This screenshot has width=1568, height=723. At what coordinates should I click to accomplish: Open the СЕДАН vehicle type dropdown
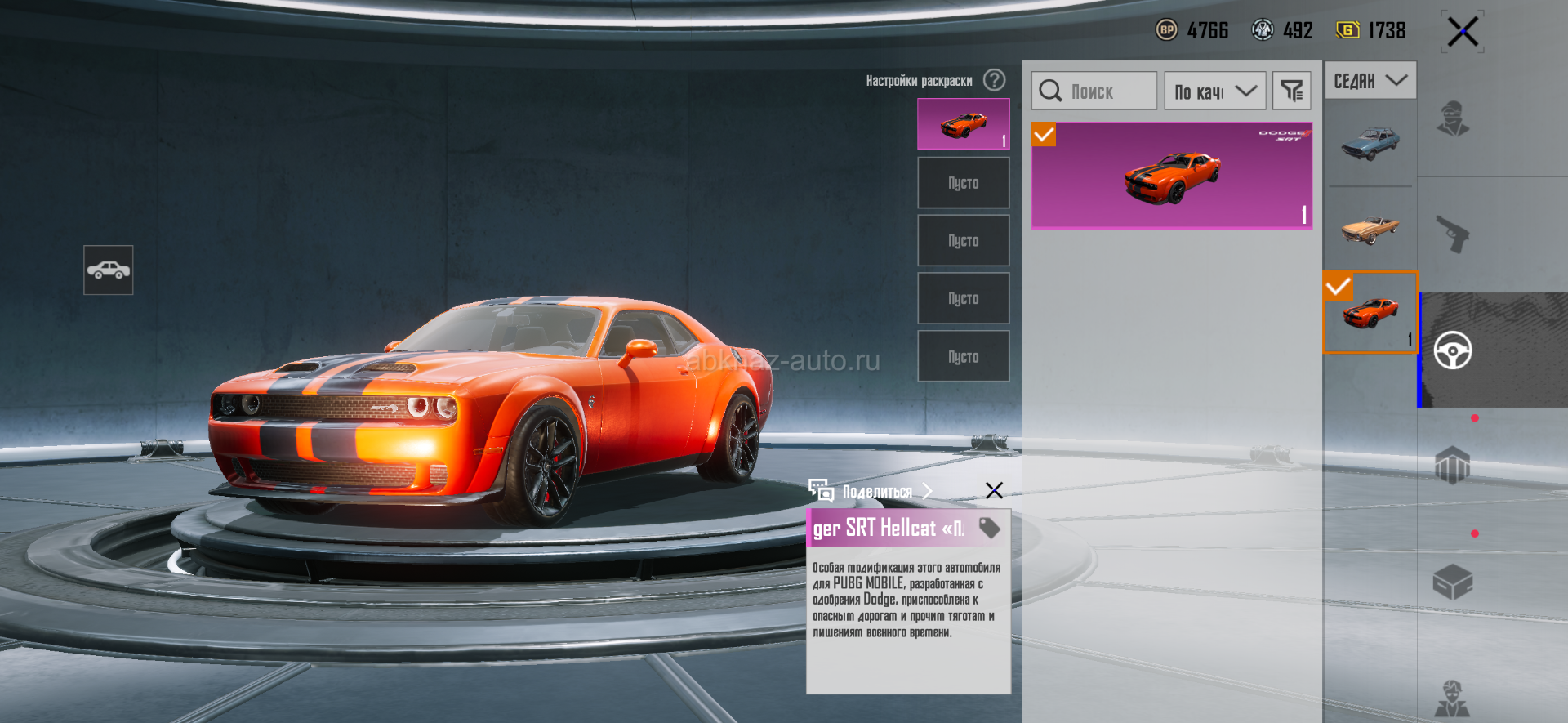point(1370,81)
